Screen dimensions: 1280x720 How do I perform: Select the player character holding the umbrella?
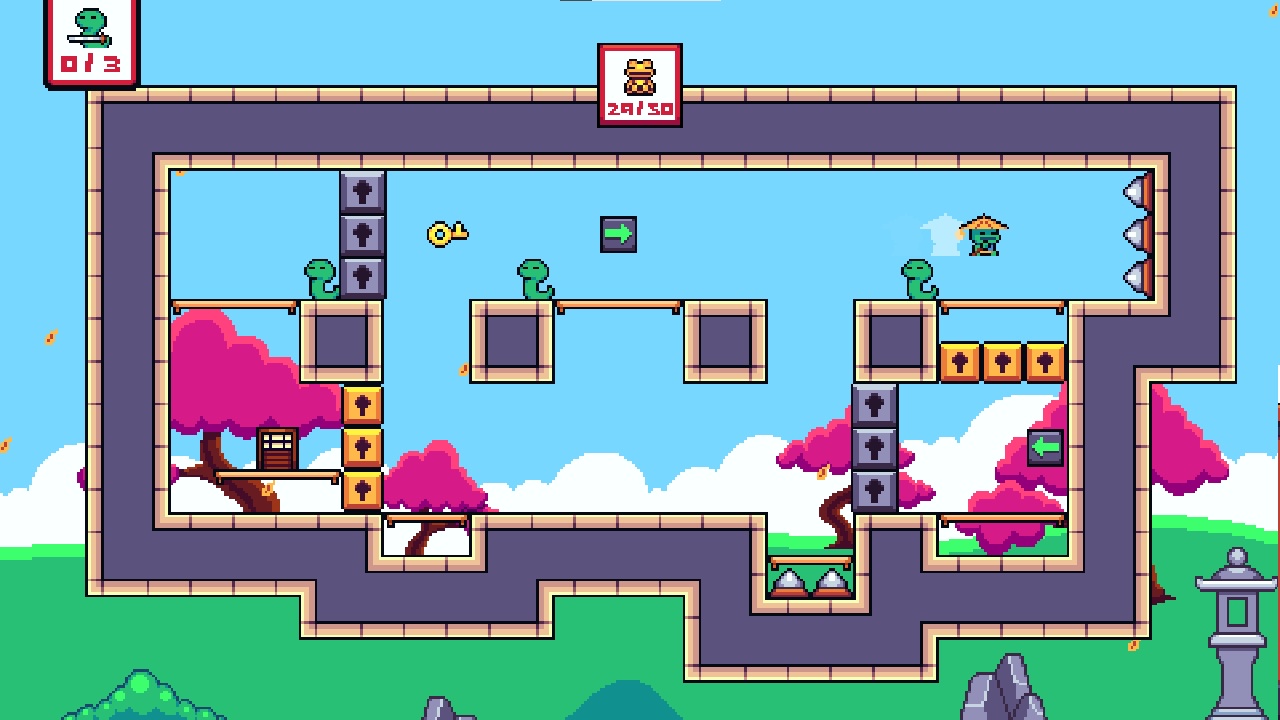pos(985,235)
